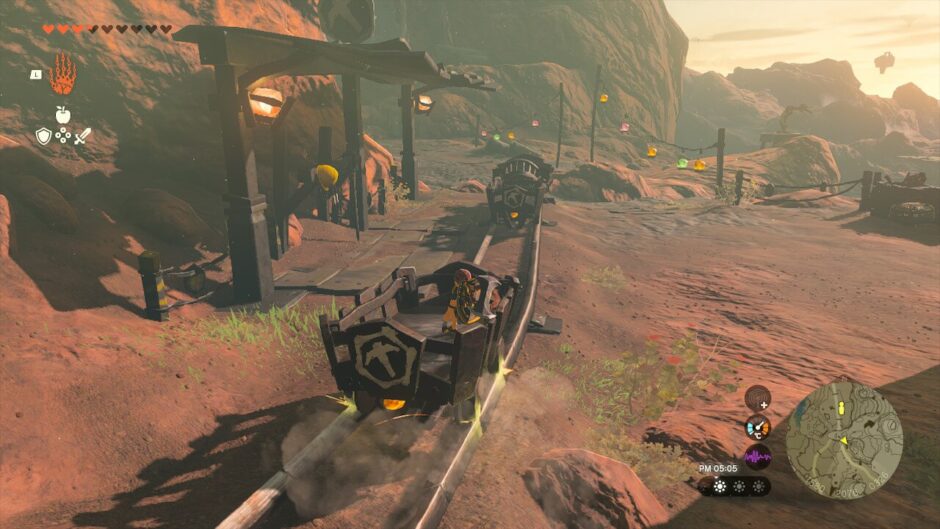Activate the orange Ultrahand ability icon
This screenshot has height=529, width=940.
(62, 74)
